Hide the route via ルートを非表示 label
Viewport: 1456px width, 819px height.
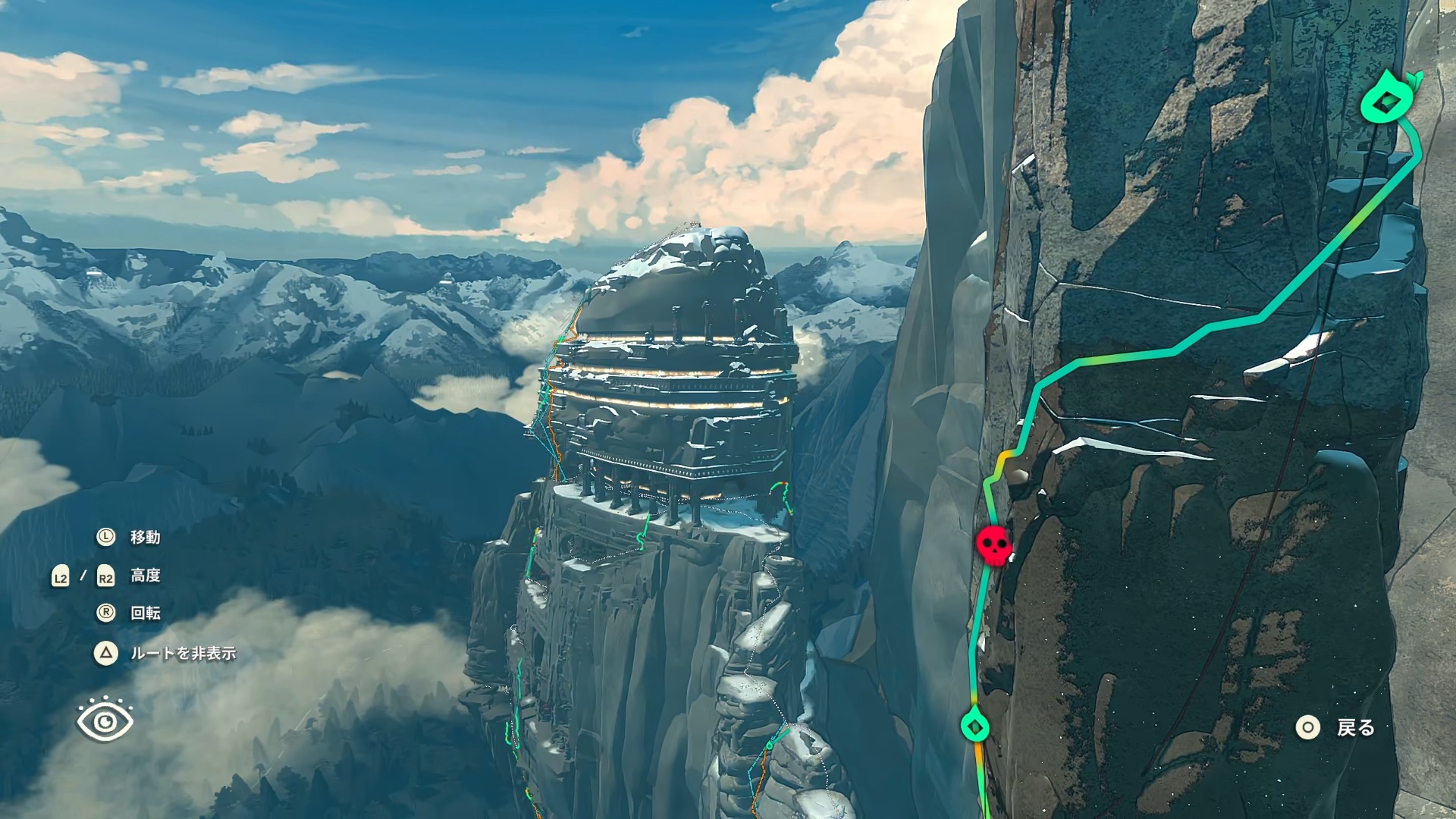click(183, 653)
